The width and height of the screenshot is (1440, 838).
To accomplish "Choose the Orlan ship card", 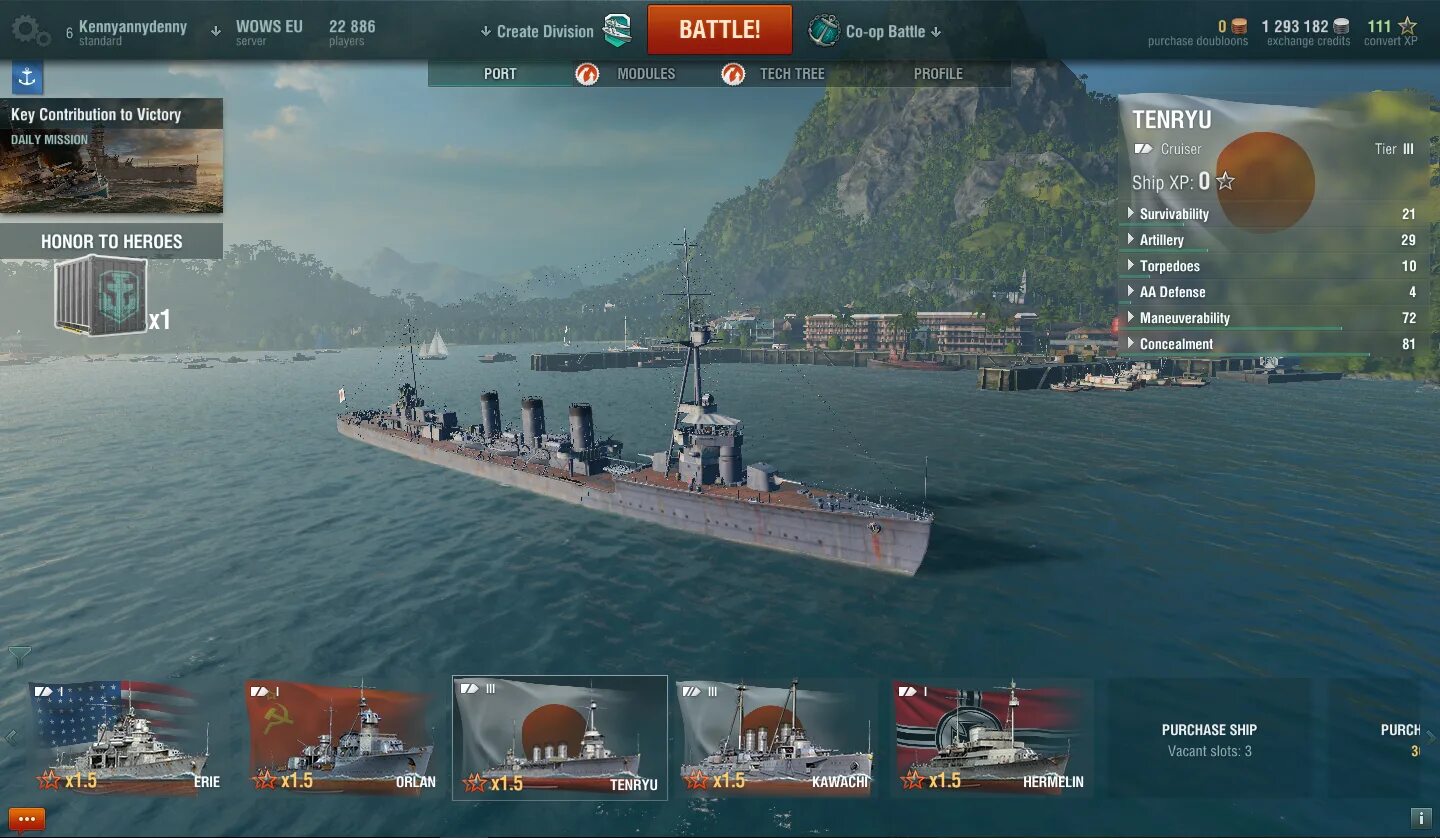I will (341, 738).
